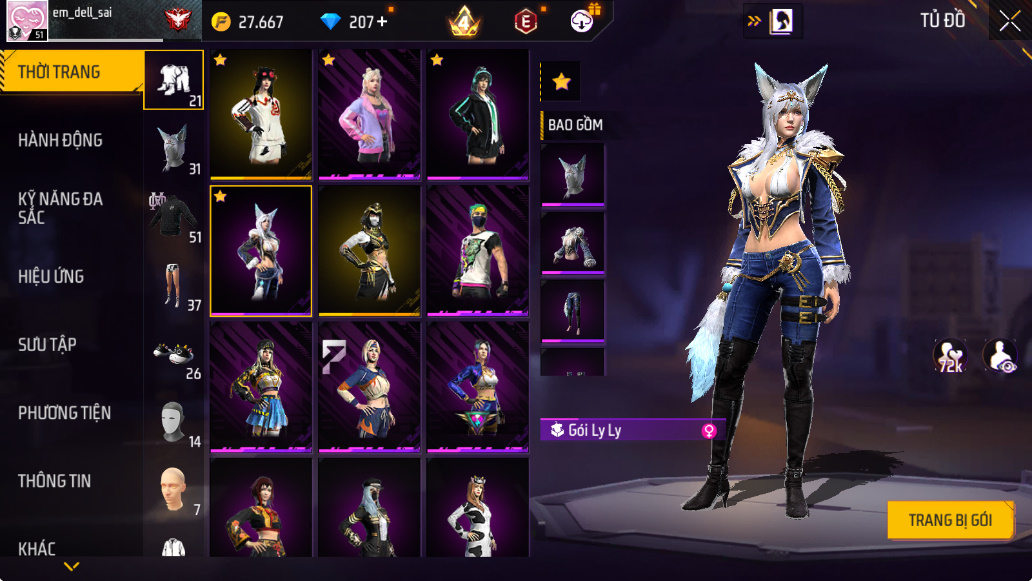Open the Sưu Tập category

(47, 344)
